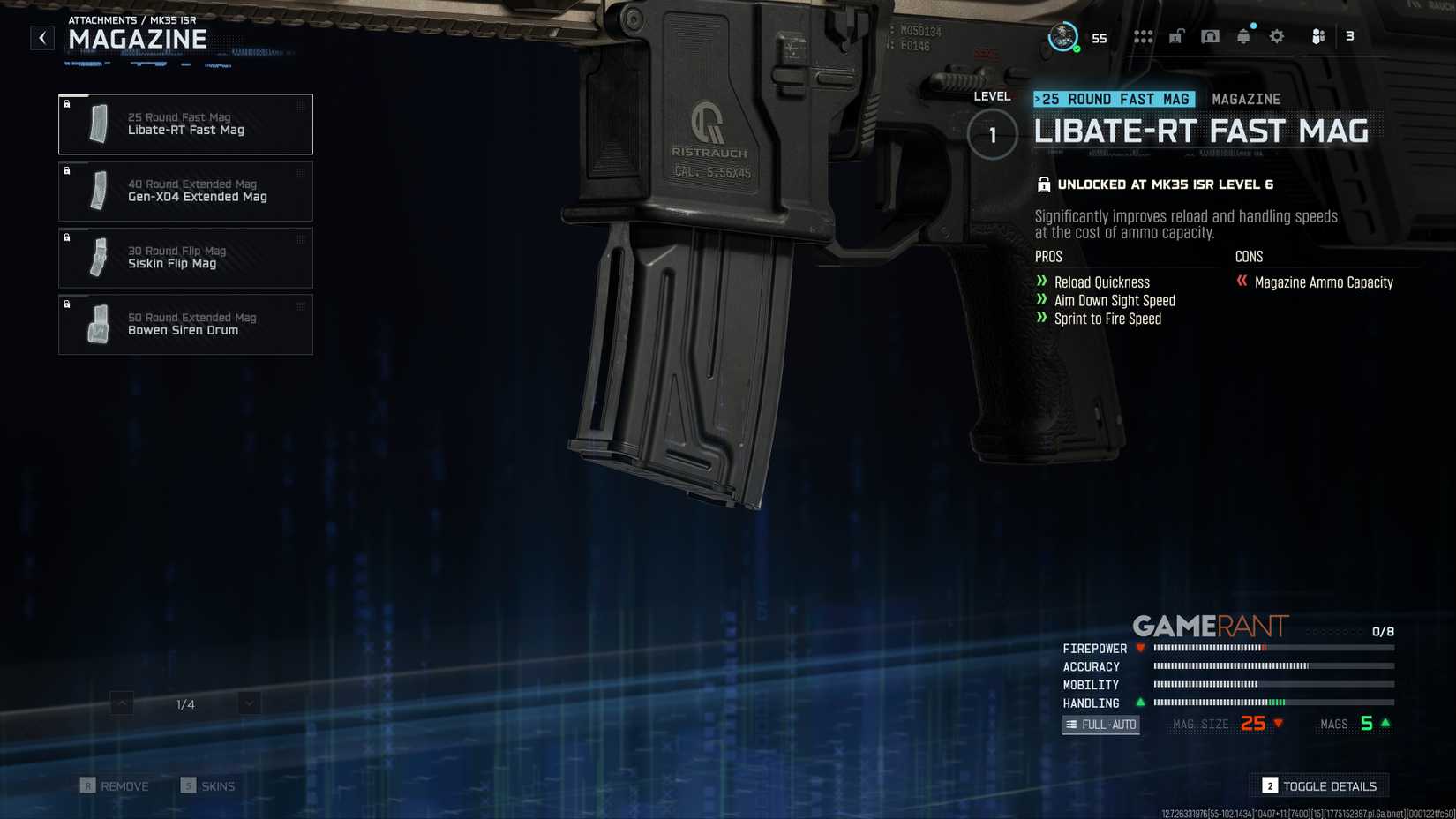Open the Skins option
This screenshot has width=1456, height=819.
[x=209, y=785]
